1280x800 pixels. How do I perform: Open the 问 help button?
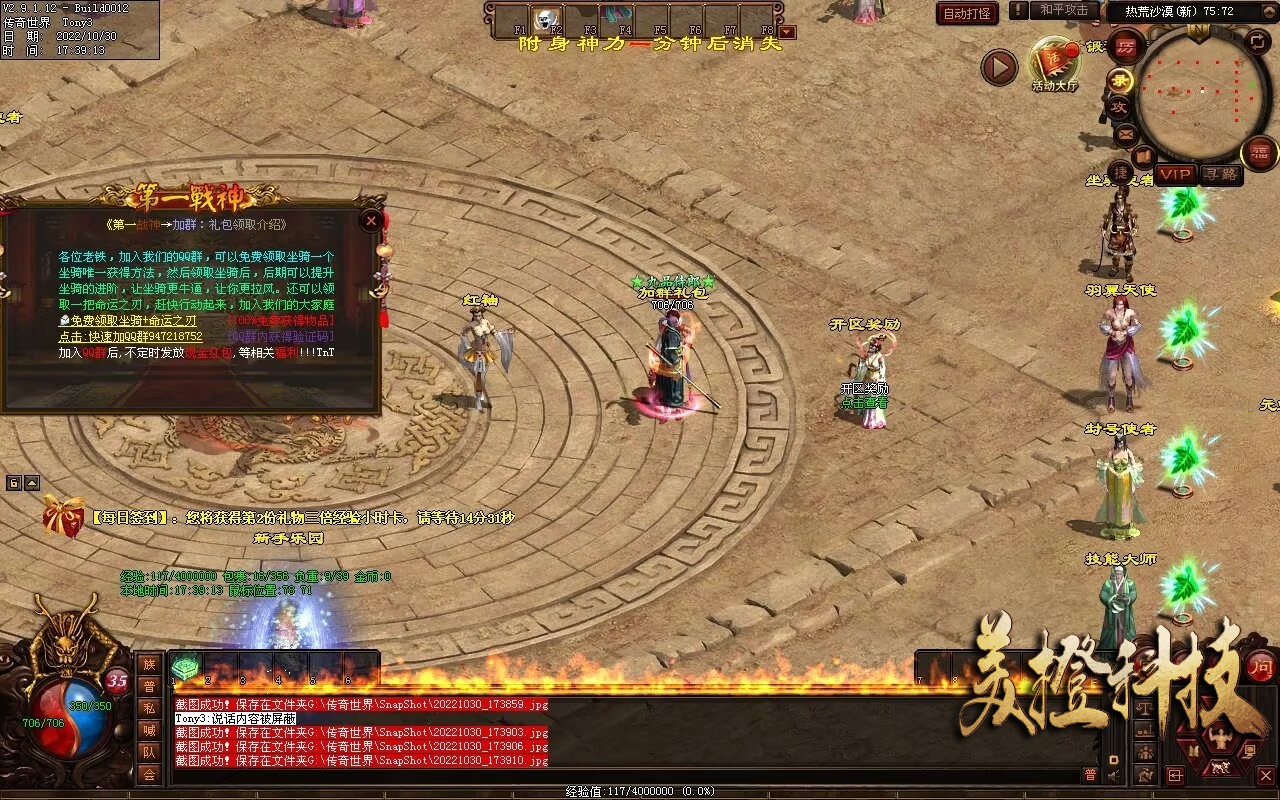(1261, 667)
